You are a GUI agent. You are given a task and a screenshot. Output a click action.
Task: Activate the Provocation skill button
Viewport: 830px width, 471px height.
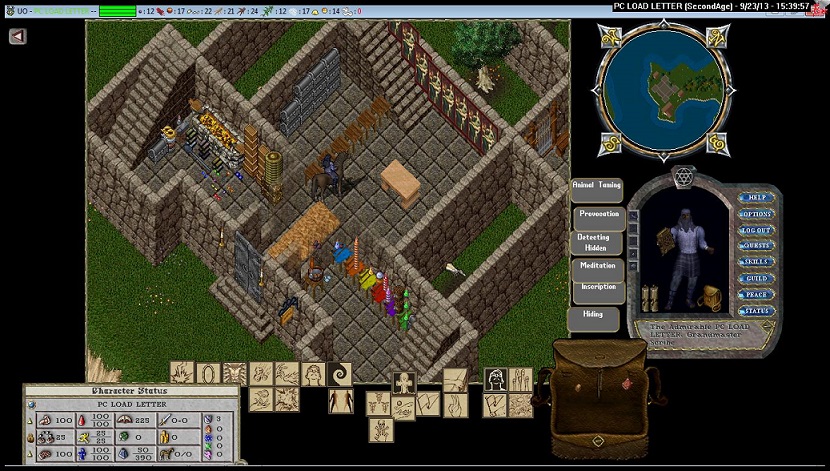(599, 216)
